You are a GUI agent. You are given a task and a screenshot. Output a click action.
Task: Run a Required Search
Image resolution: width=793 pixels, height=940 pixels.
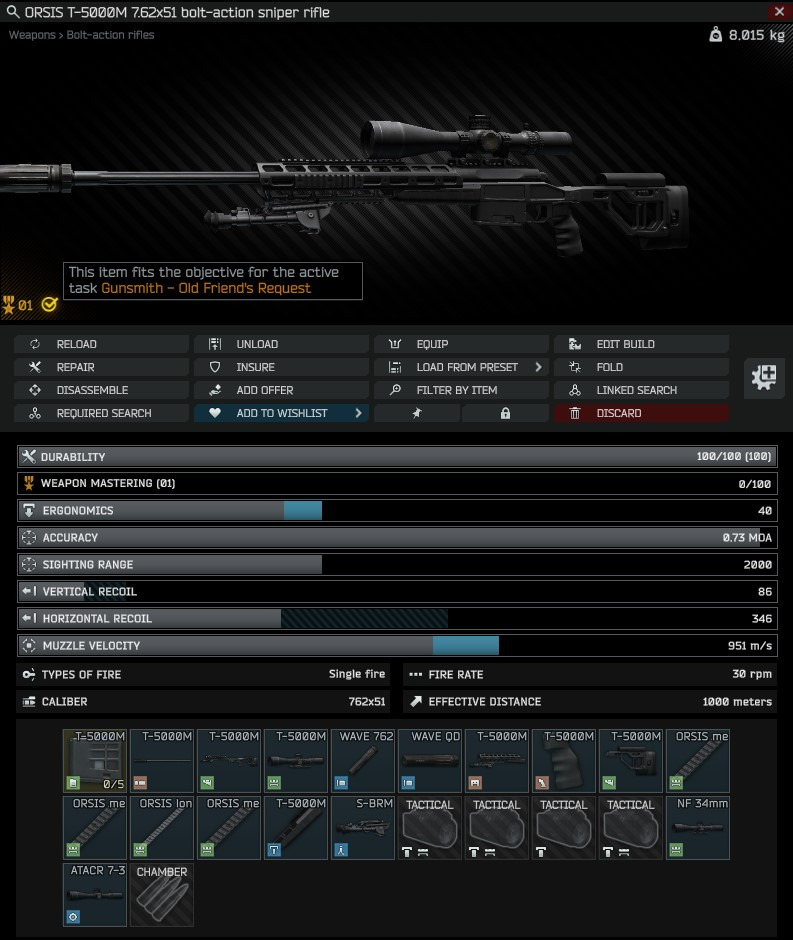101,413
